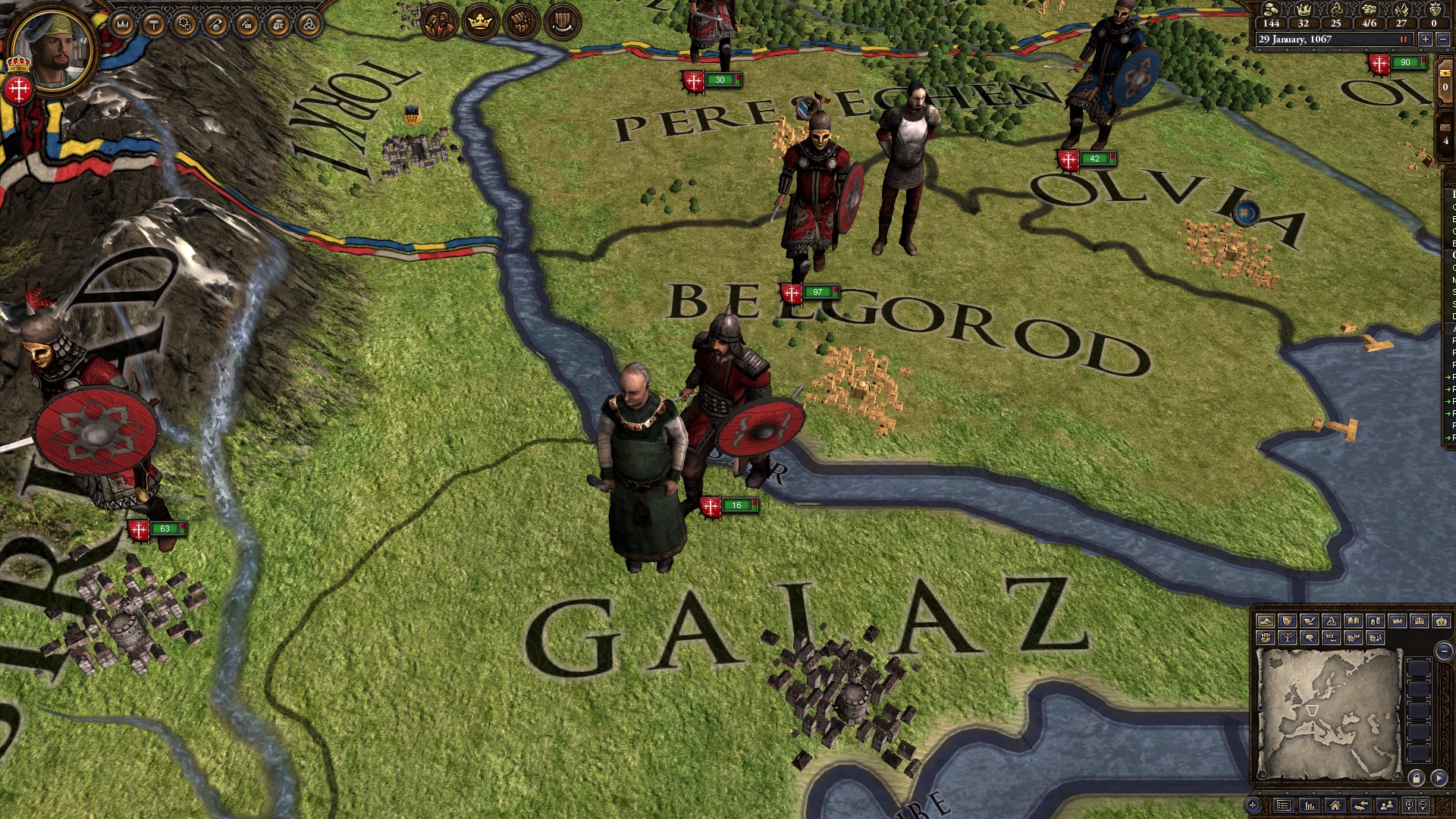Open the Ledger using the bar chart icon
The image size is (1456, 819).
[1310, 807]
